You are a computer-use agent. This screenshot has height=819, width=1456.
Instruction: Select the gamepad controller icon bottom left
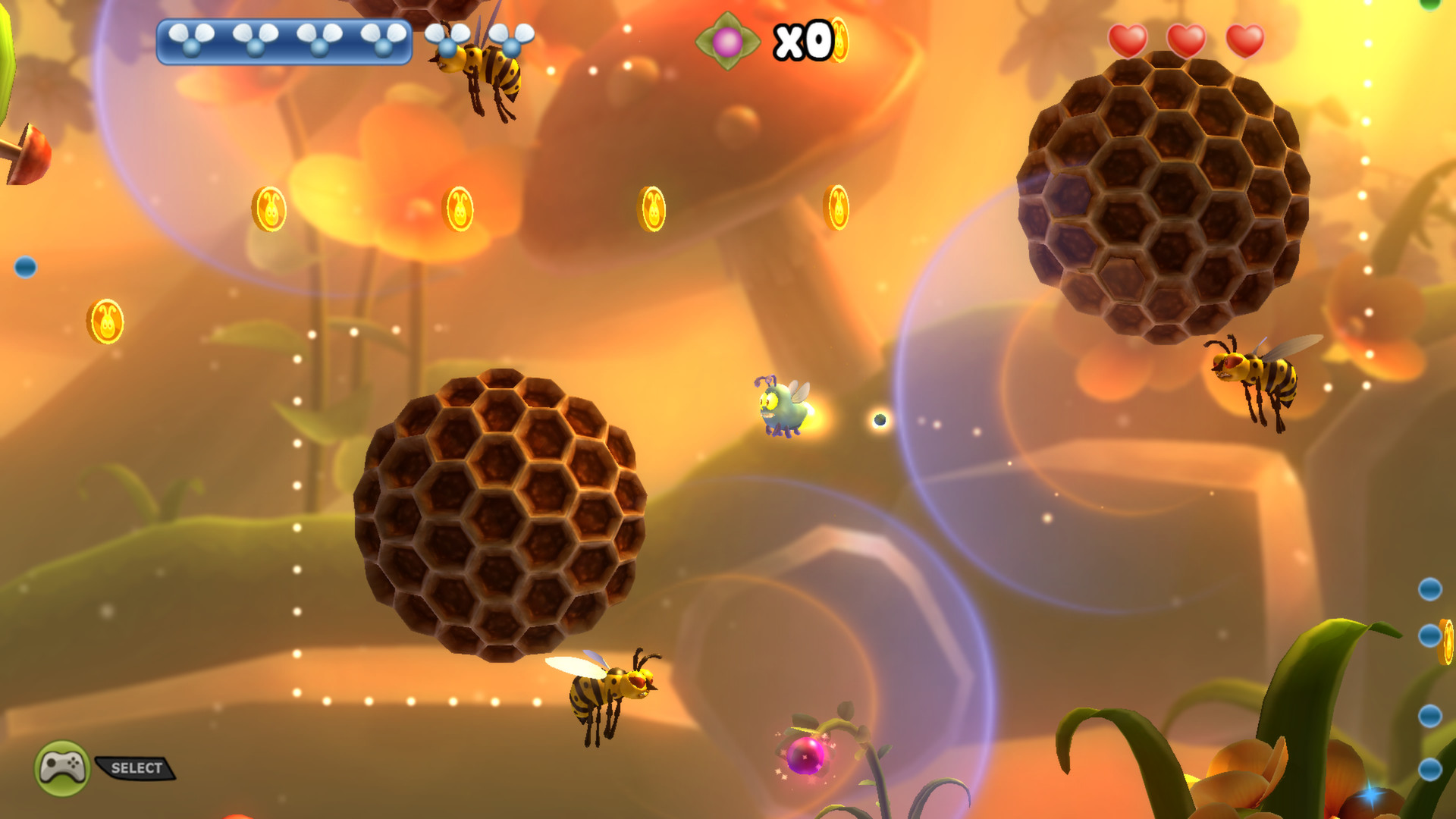point(62,766)
